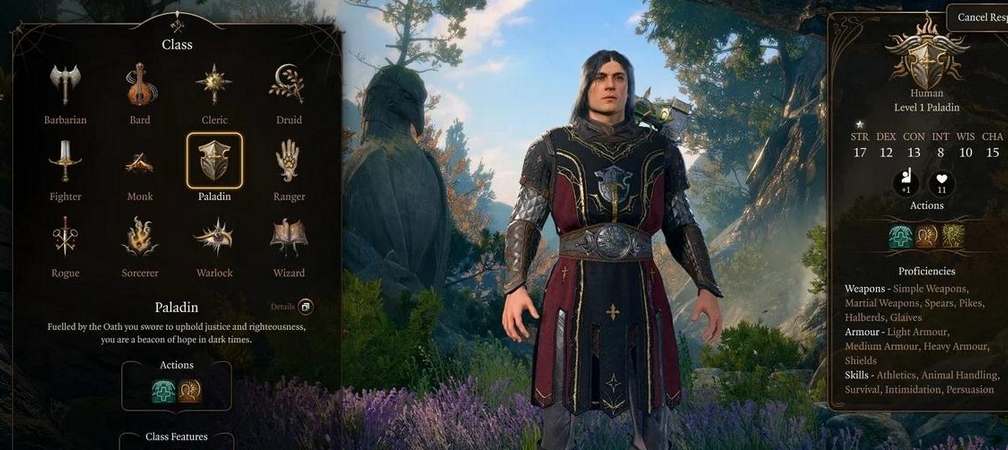Pick the Cleric class
This screenshot has height=450, width=1008.
[x=214, y=86]
